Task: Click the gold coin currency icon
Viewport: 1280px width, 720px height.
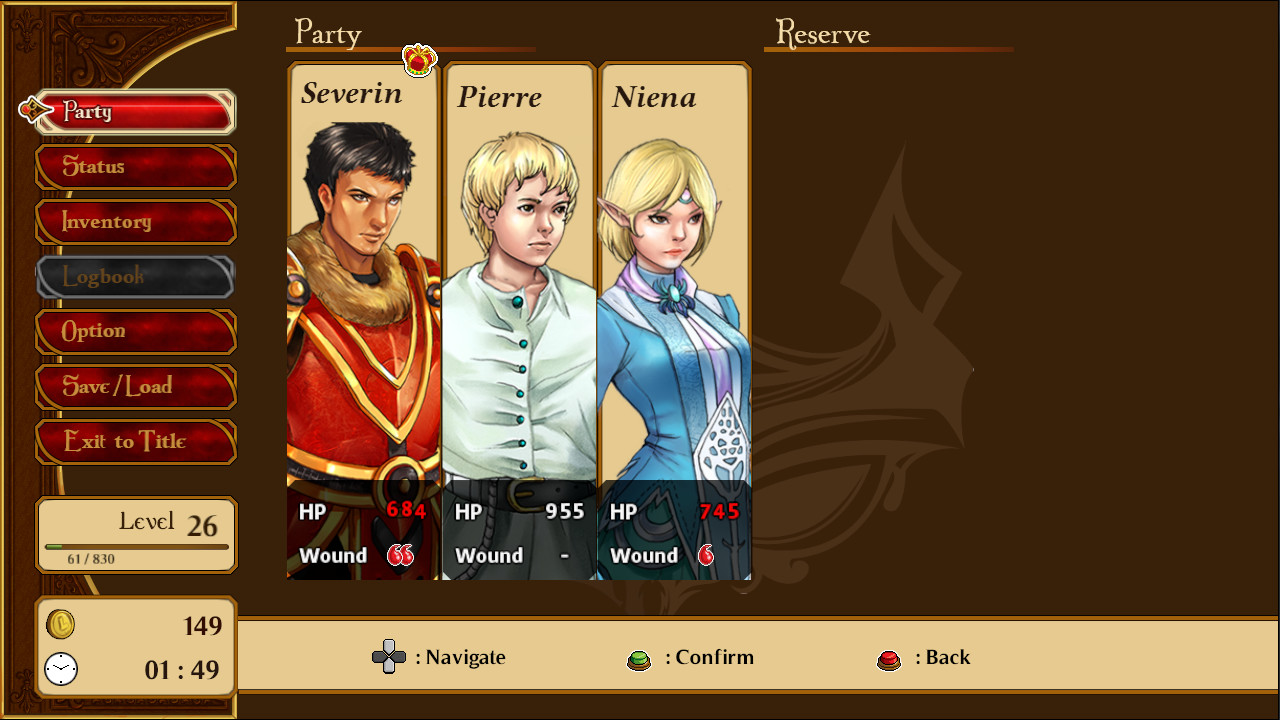Action: pyautogui.click(x=59, y=626)
